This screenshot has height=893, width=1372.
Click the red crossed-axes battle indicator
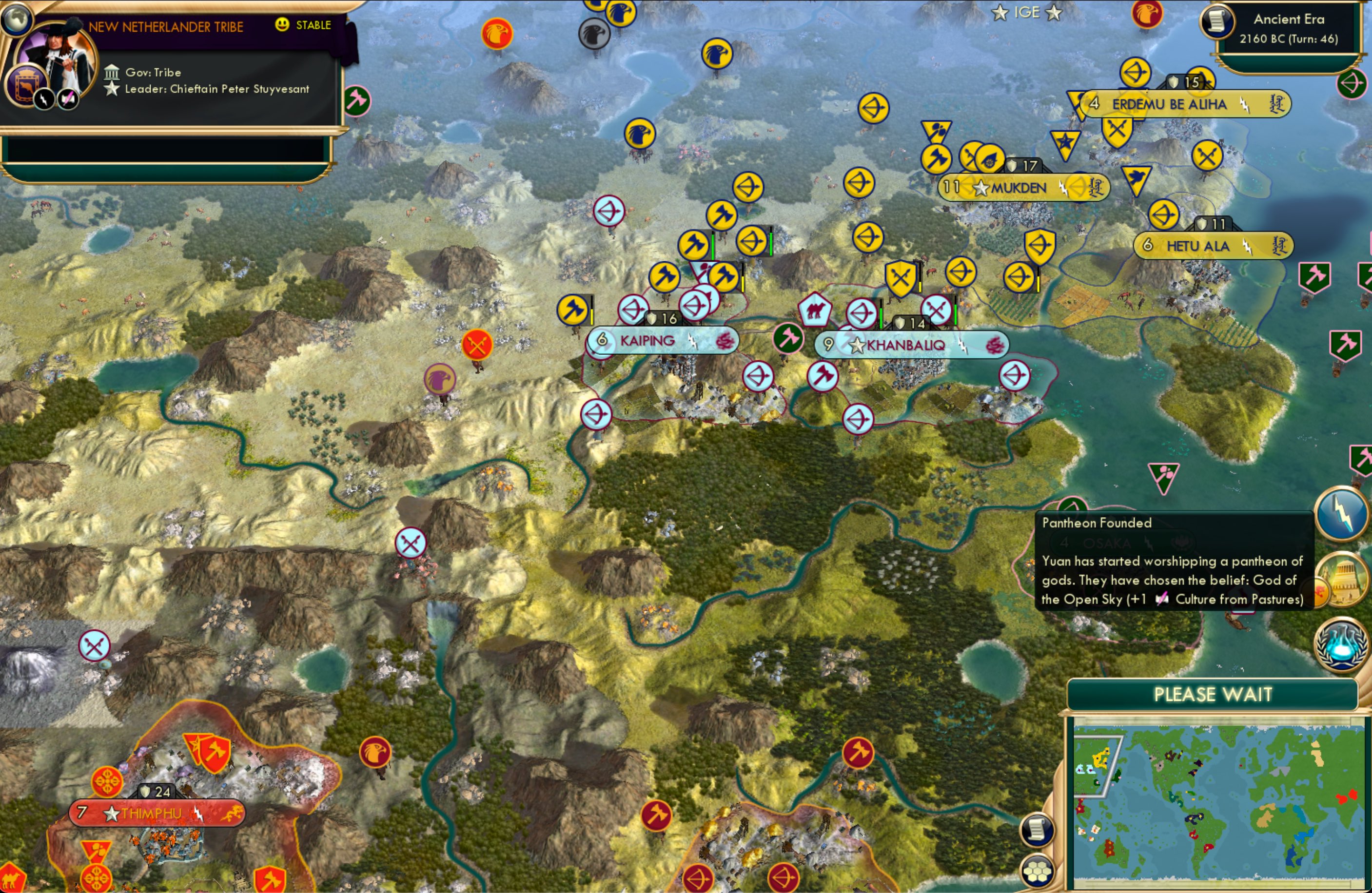click(477, 344)
